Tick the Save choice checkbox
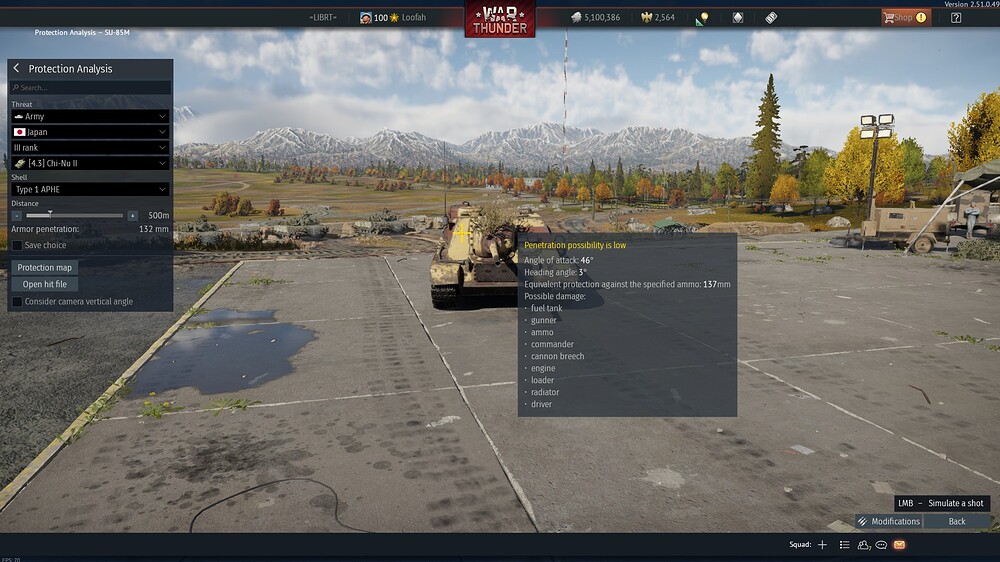 [17, 245]
